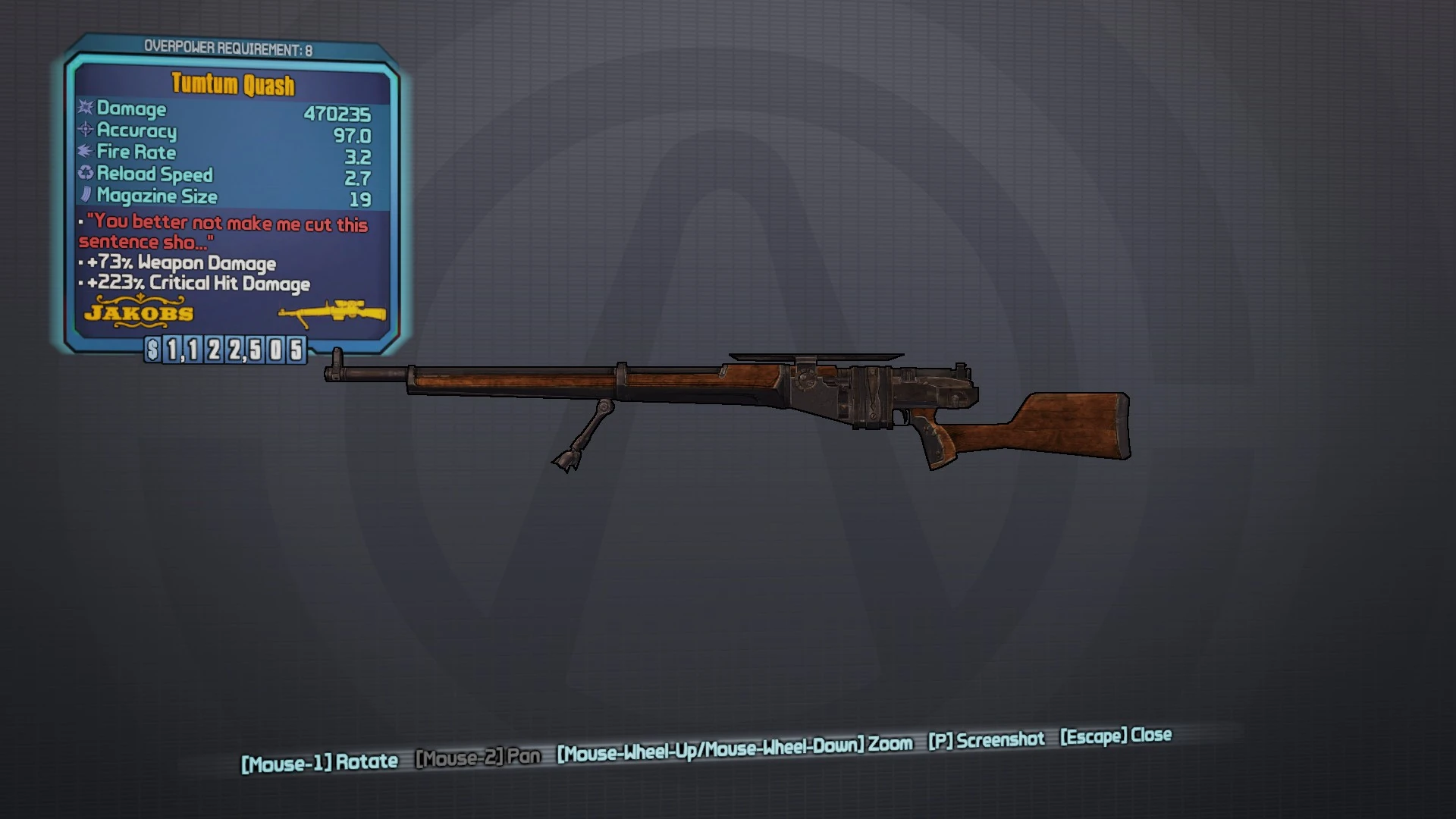Toggle the Mouse-2 Pan control
1456x819 pixels.
click(478, 758)
